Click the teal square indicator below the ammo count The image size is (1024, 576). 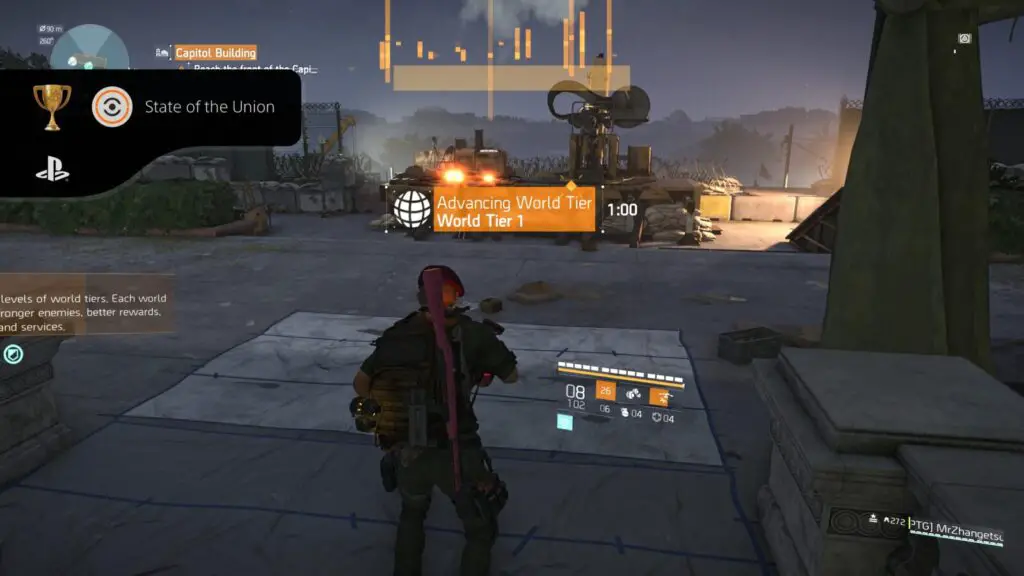pyautogui.click(x=566, y=423)
